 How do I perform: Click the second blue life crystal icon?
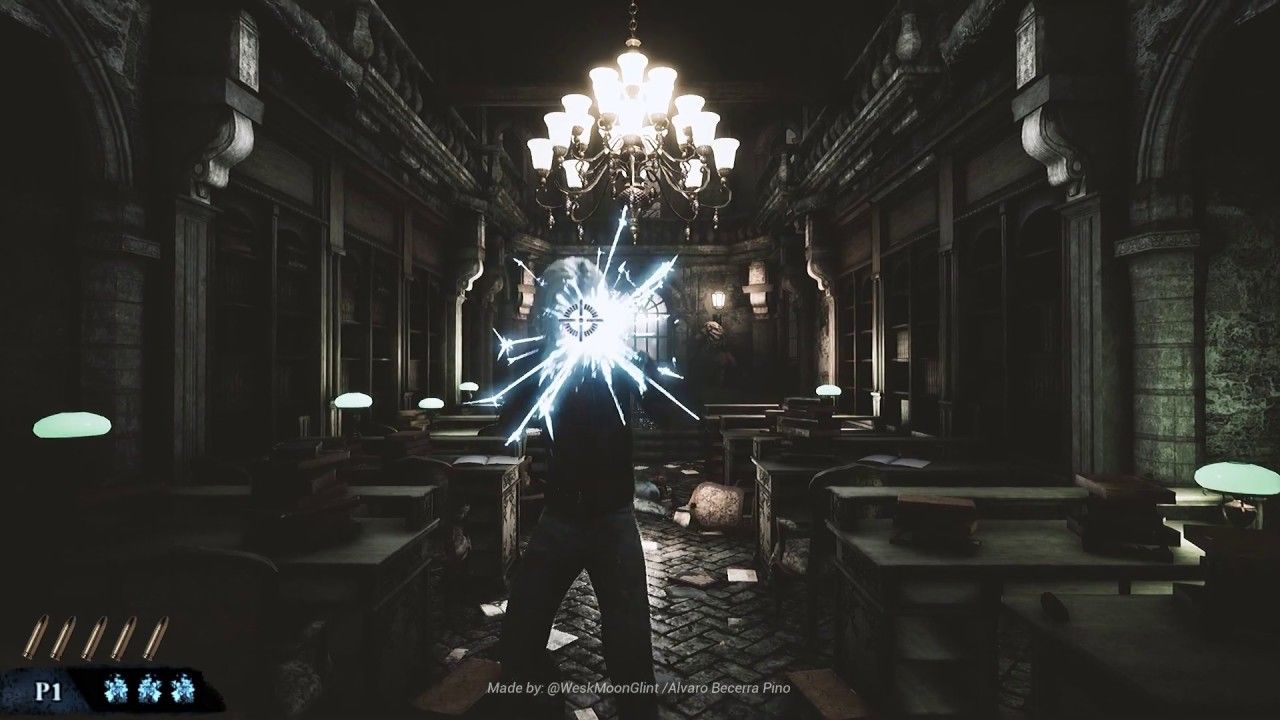pyautogui.click(x=148, y=688)
